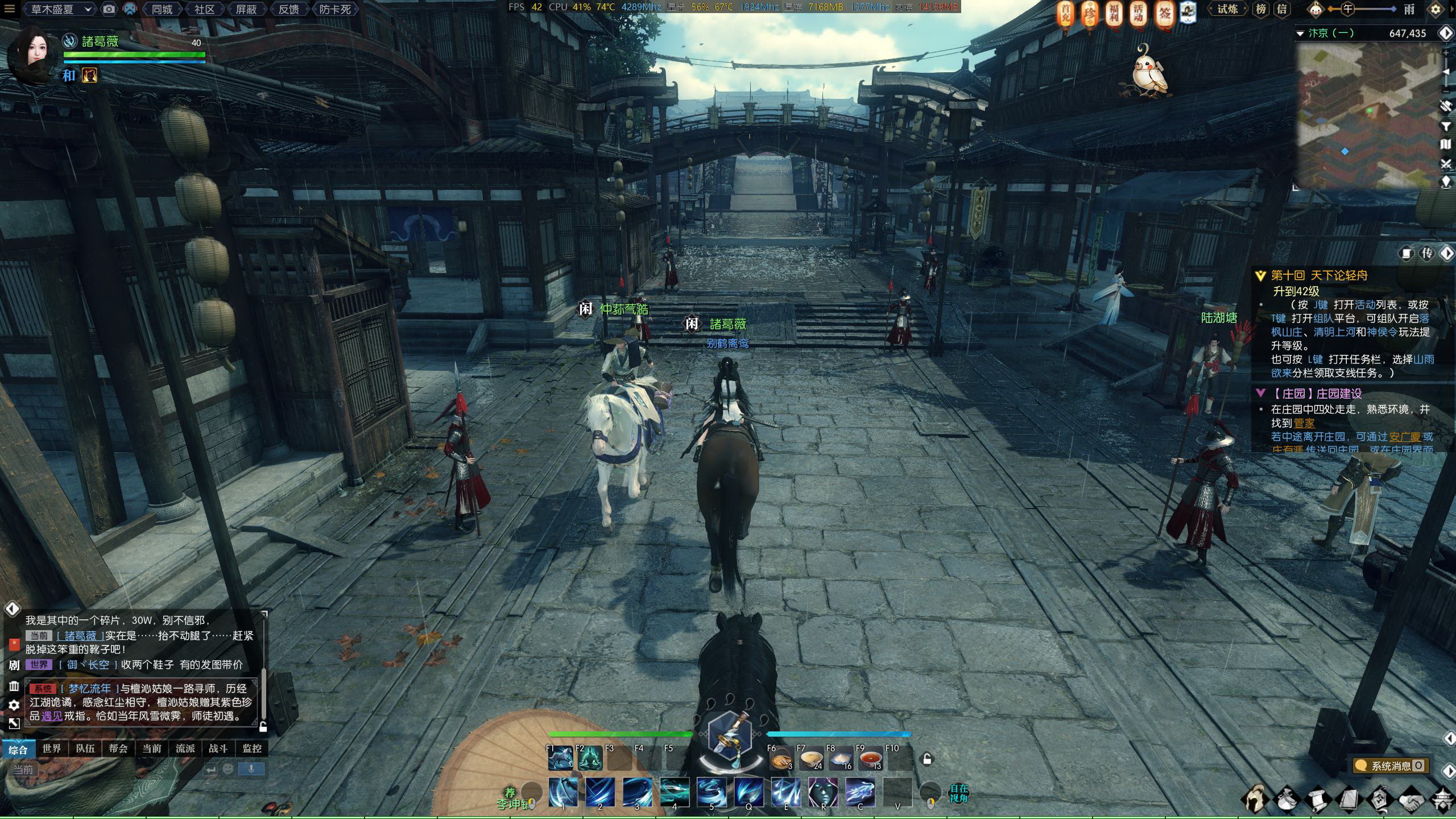This screenshot has height=819, width=1456.
Task: Select the 战斗 chat tab
Action: (x=218, y=748)
